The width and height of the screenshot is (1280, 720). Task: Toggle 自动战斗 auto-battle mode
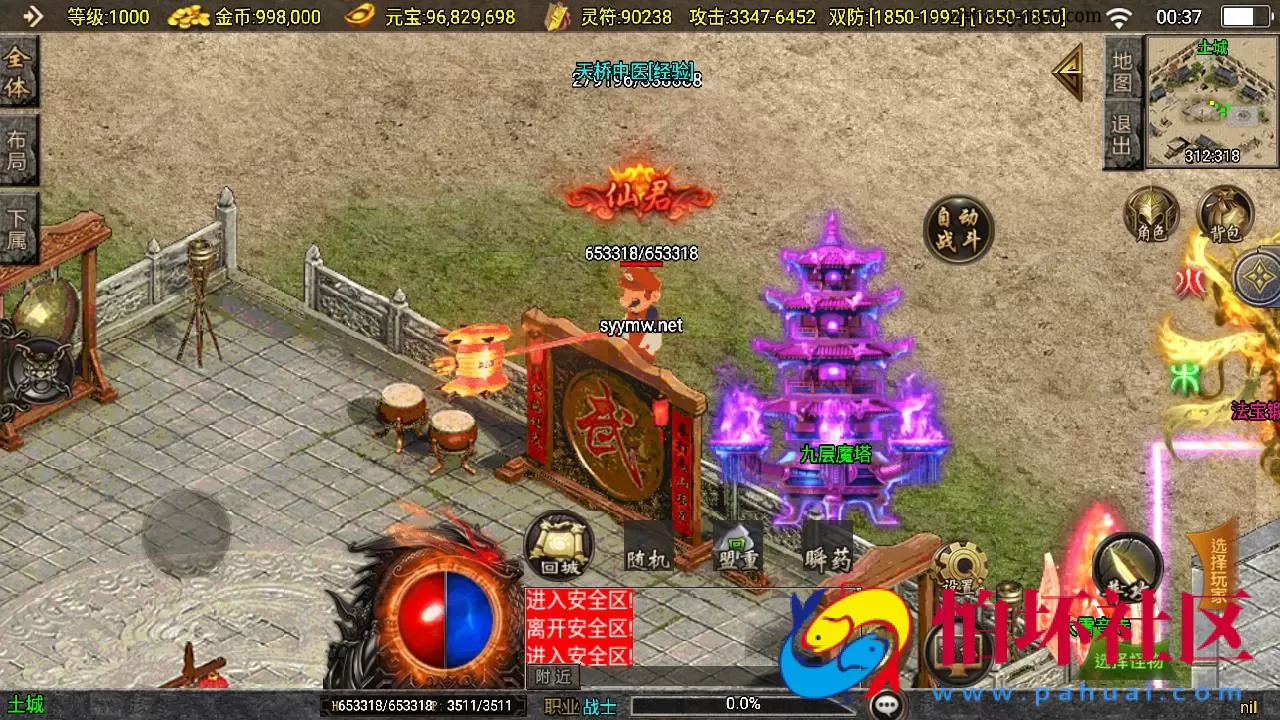click(957, 228)
